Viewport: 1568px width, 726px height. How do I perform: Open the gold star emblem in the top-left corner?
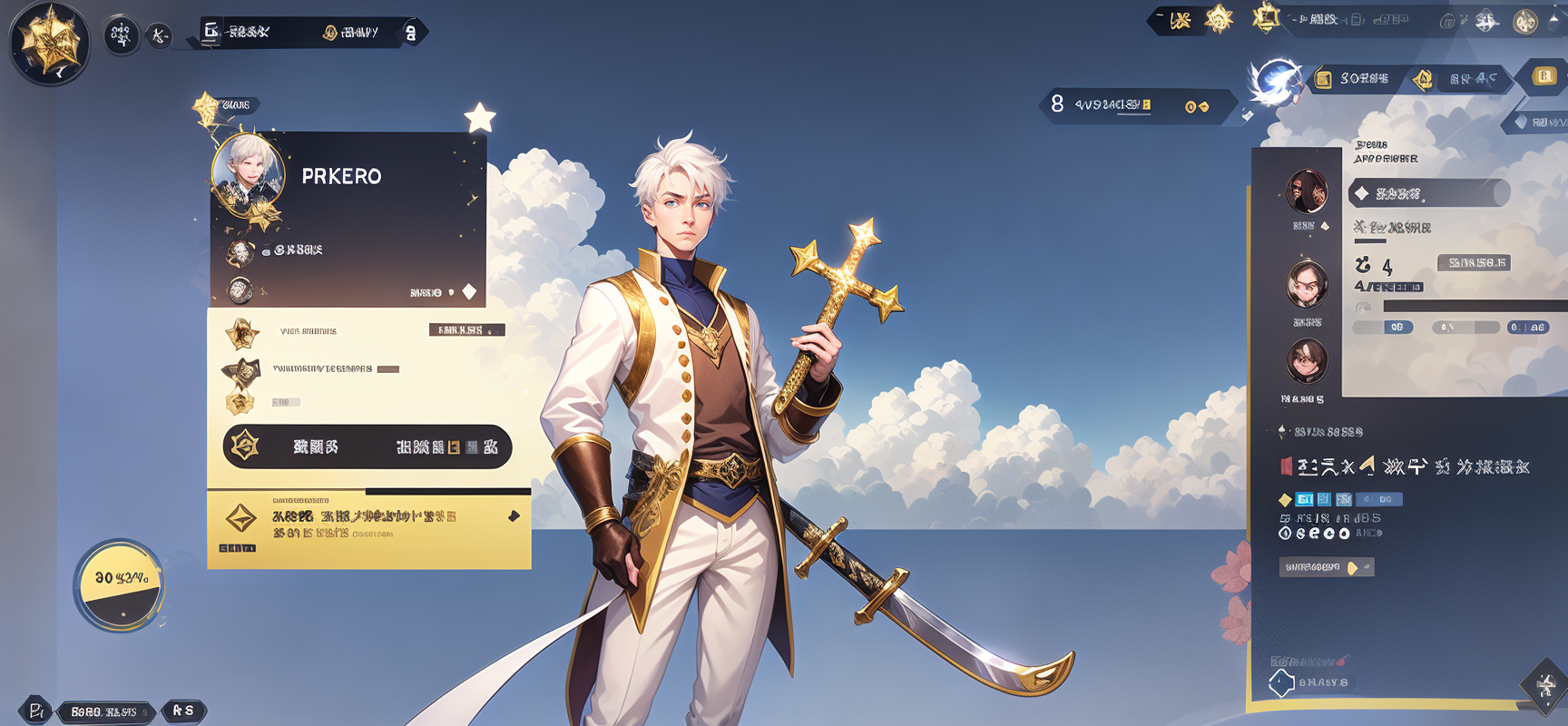click(49, 42)
